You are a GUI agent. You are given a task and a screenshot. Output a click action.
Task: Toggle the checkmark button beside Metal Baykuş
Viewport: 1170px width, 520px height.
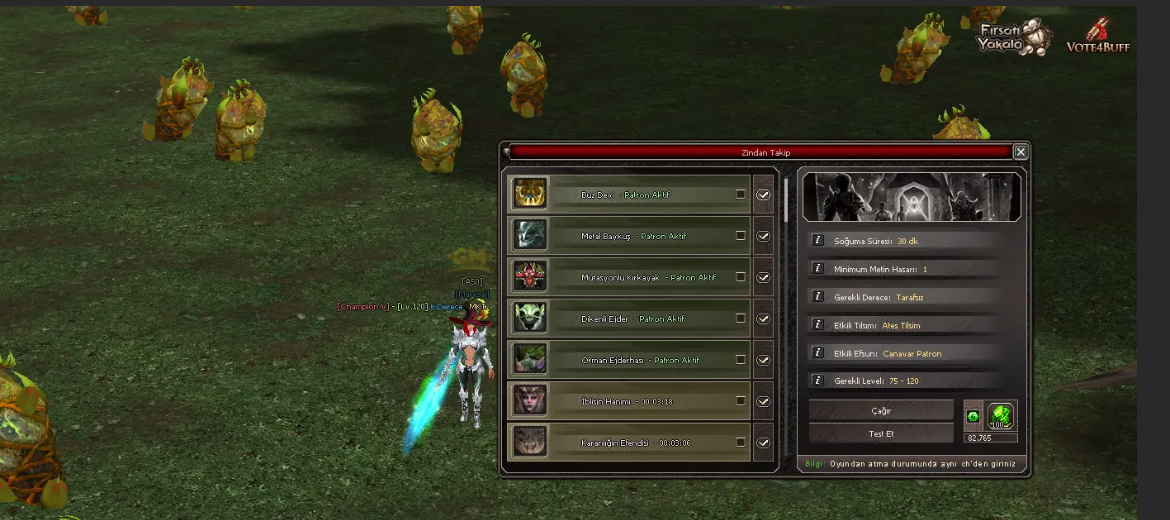pyautogui.click(x=763, y=236)
